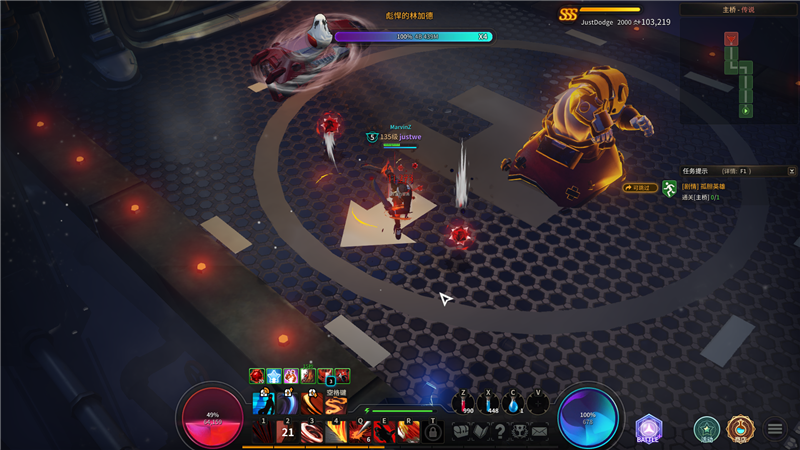
Task: Open the question mark help icon
Action: (x=500, y=431)
